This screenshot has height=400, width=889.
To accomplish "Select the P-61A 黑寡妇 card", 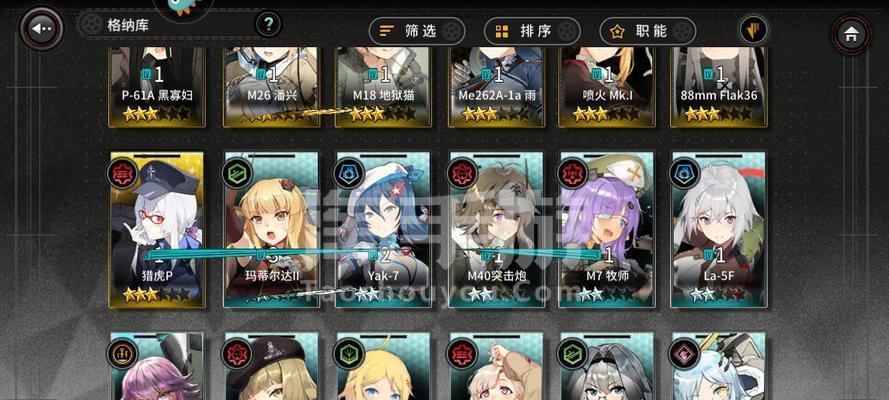I will click(157, 87).
